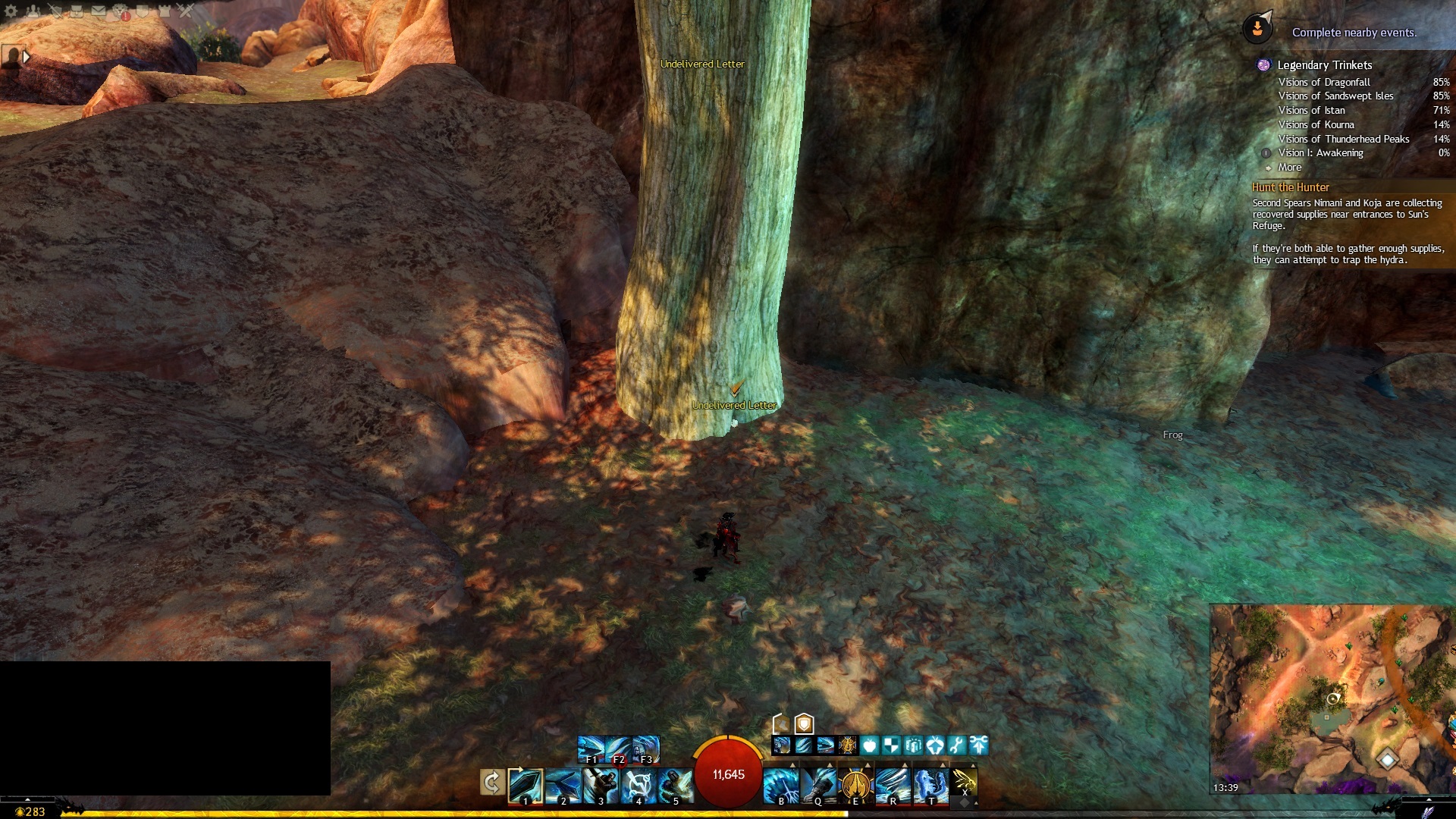Open the mail envelope icon
This screenshot has width=1456, height=819.
pos(99,11)
